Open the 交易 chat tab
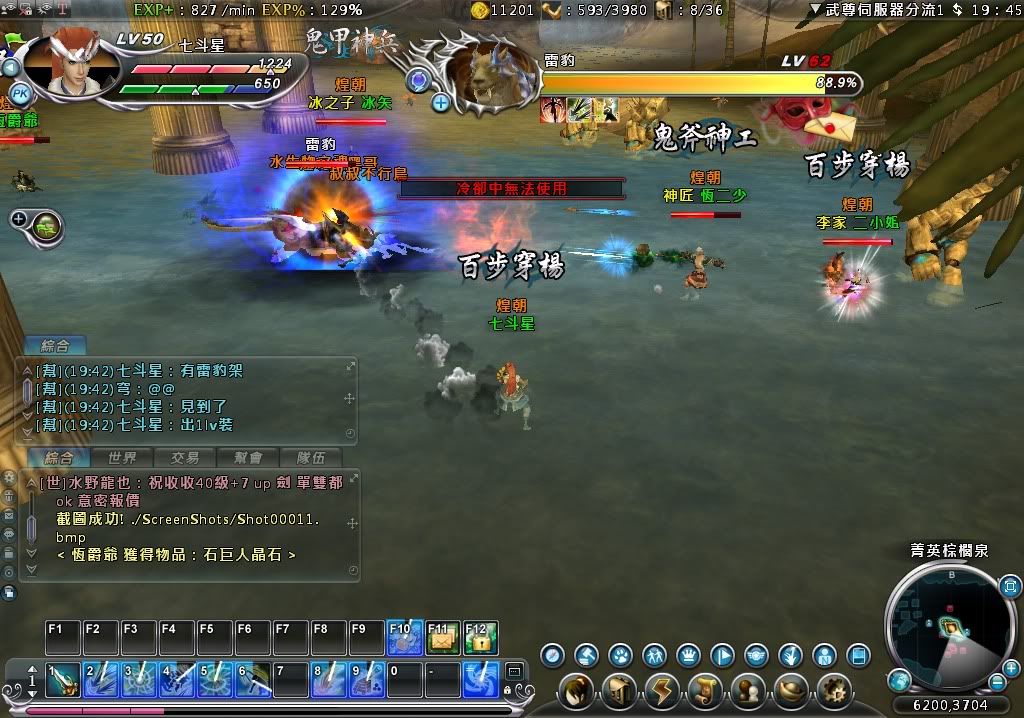The width and height of the screenshot is (1024, 718). tap(185, 458)
